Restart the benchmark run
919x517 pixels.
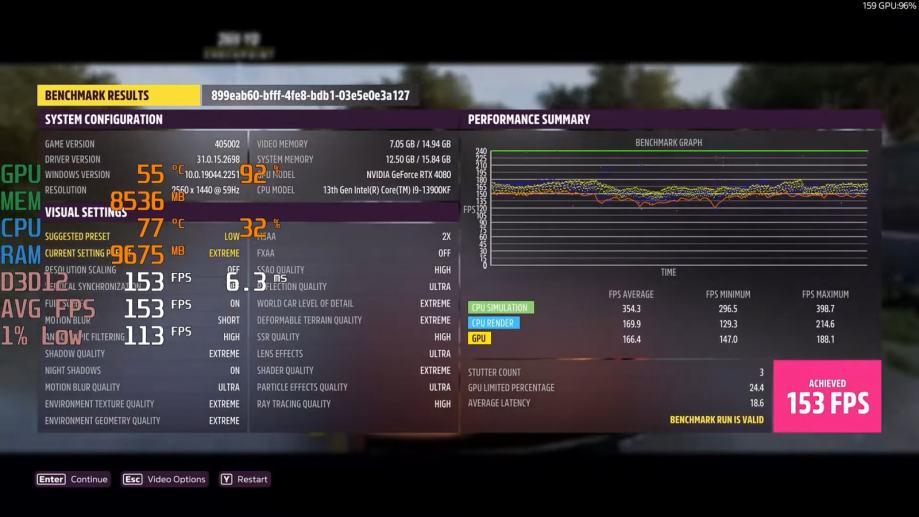[244, 479]
